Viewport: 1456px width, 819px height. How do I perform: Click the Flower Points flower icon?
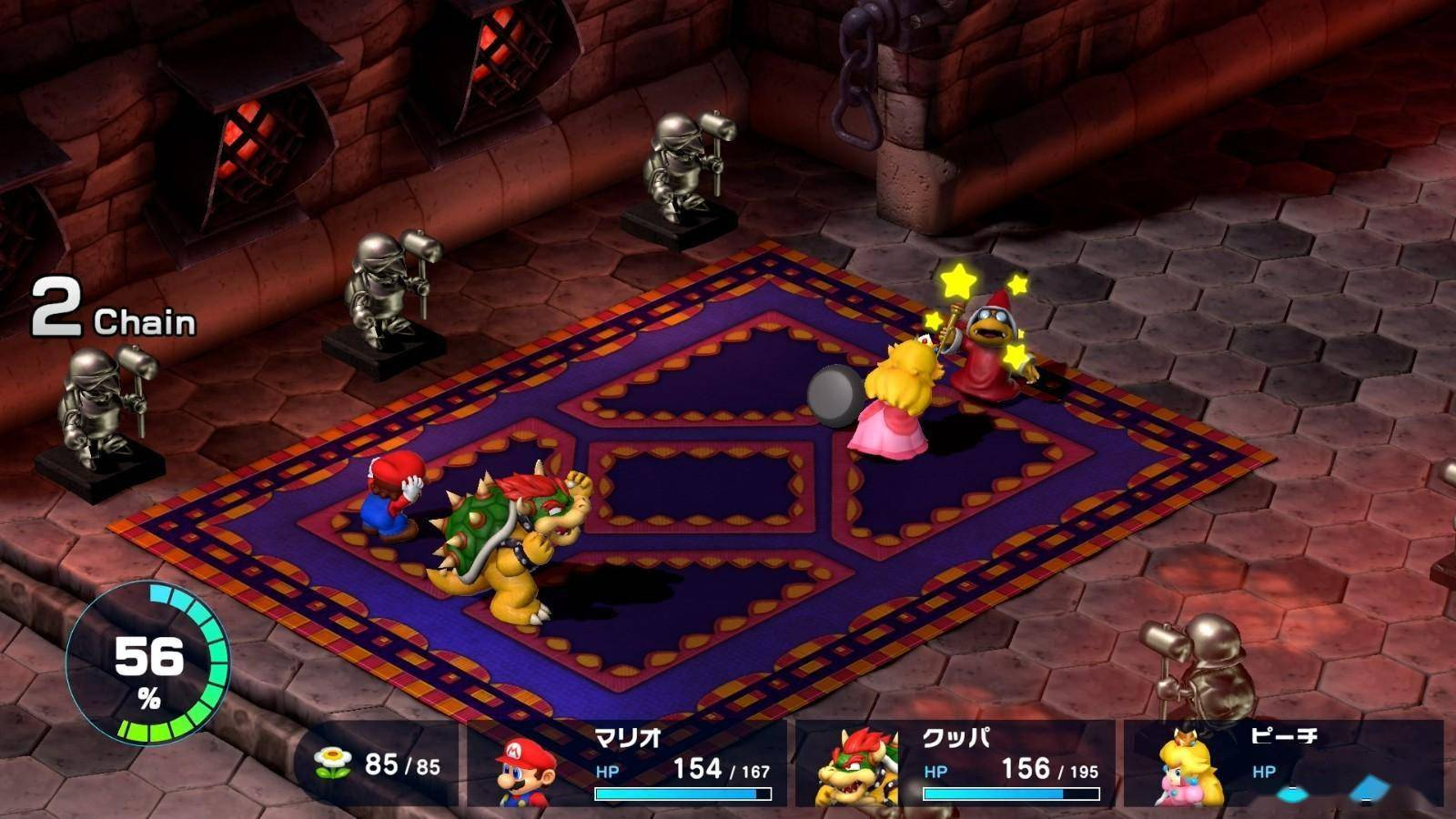point(332,763)
